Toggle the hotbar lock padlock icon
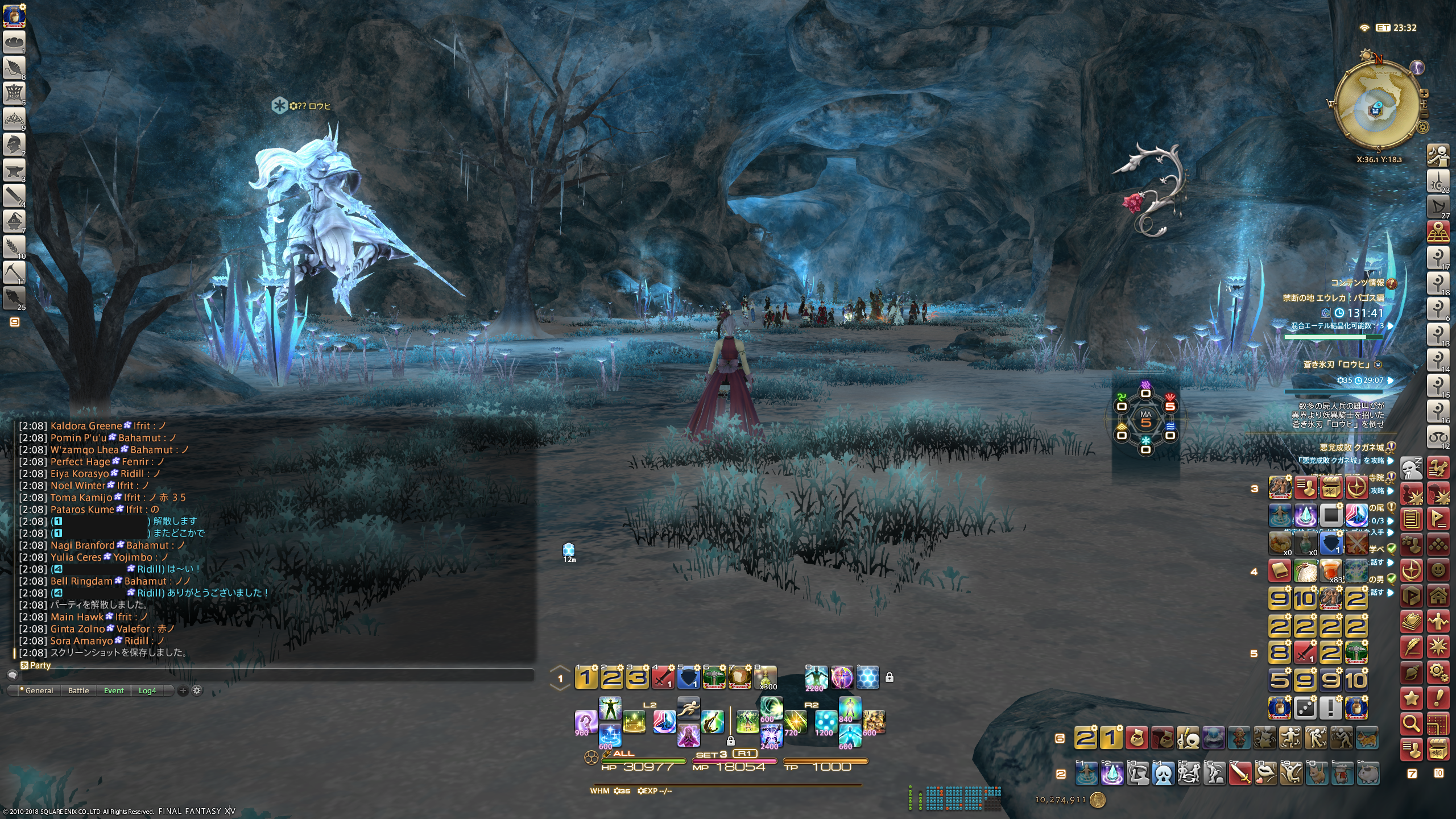 click(x=890, y=677)
